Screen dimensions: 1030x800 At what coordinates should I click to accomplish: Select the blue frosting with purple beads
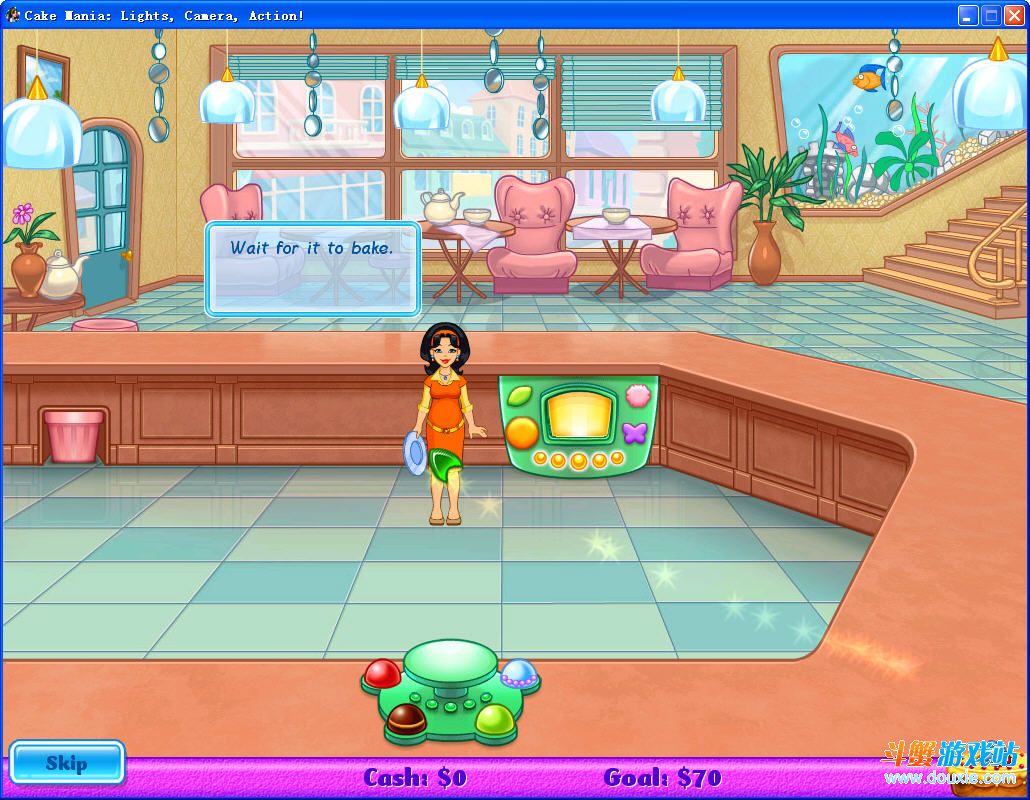519,673
